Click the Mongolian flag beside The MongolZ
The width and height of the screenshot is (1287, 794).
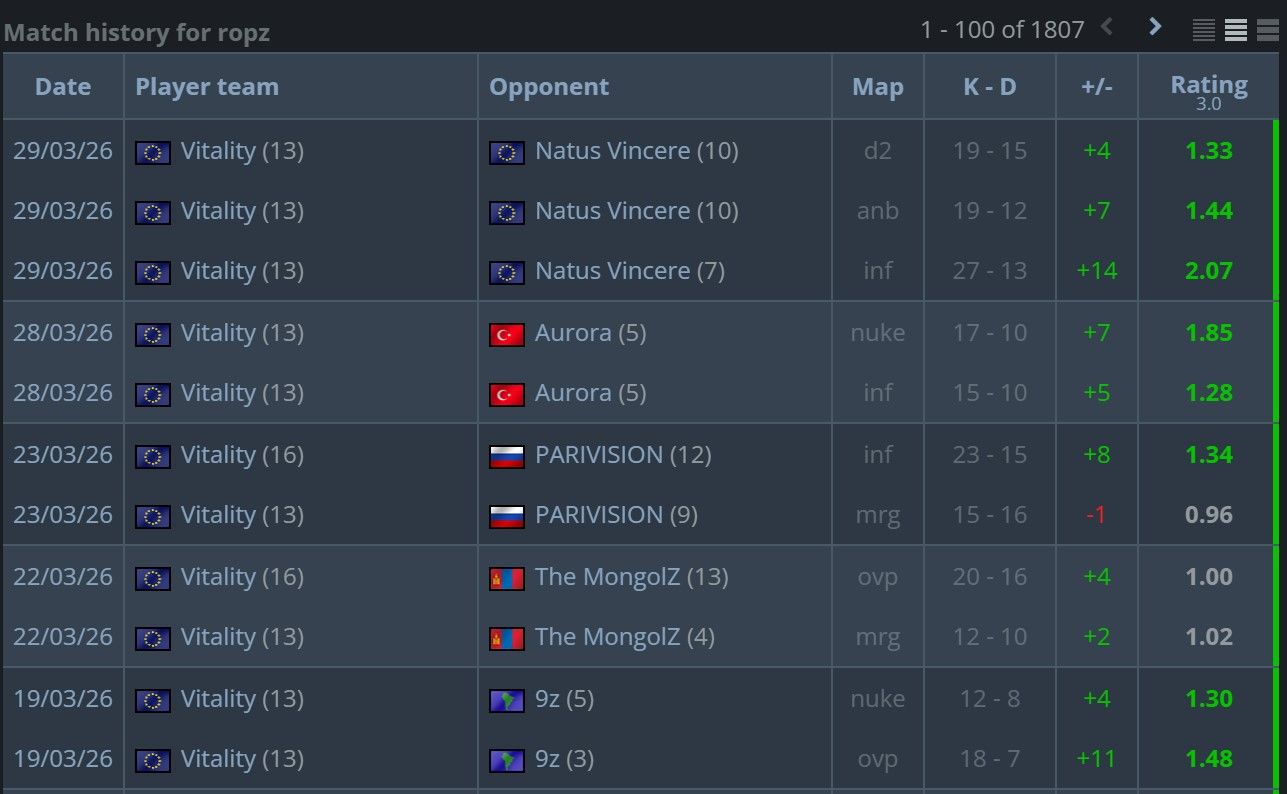pos(507,577)
